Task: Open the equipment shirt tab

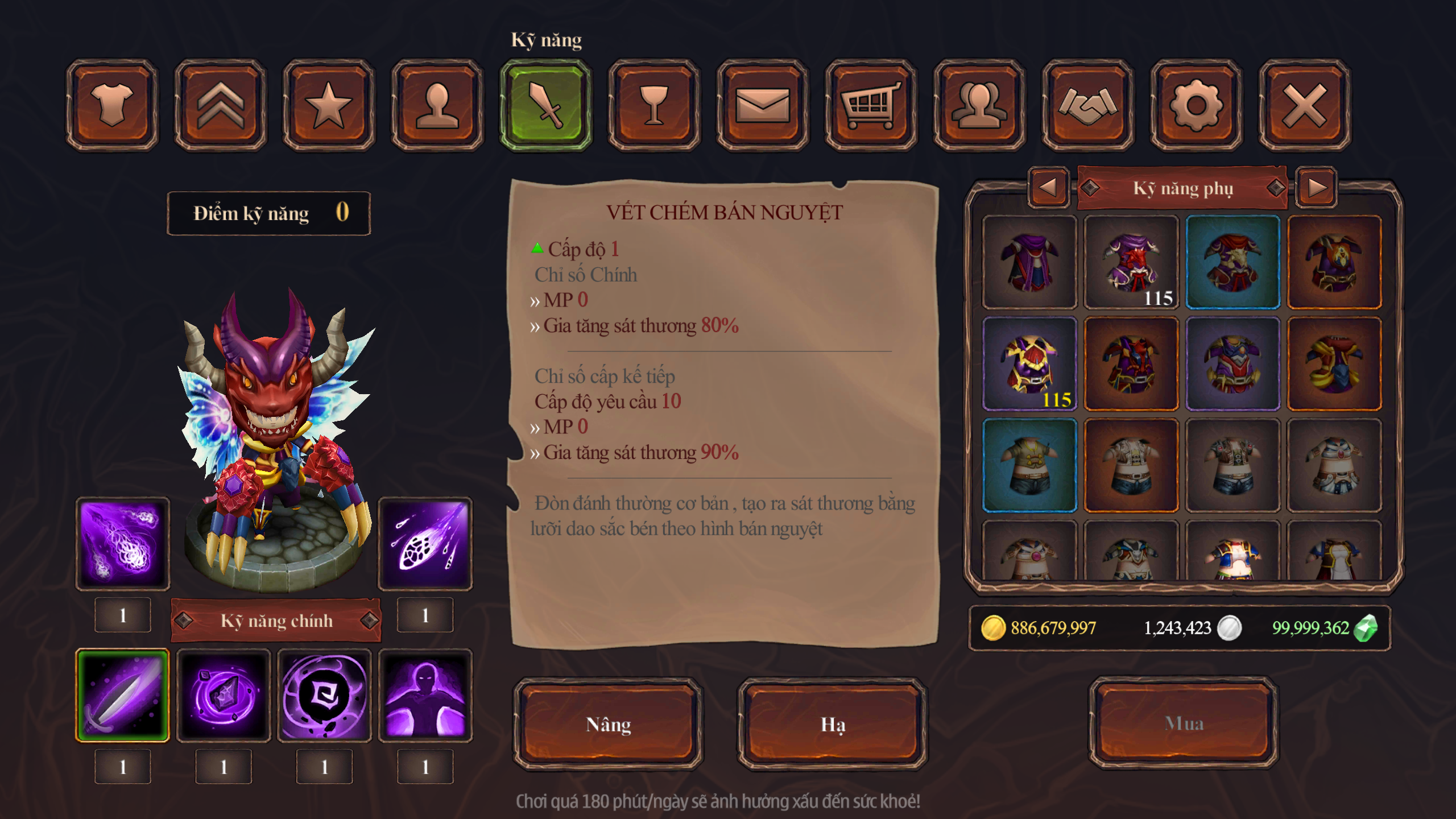Action: [112, 105]
